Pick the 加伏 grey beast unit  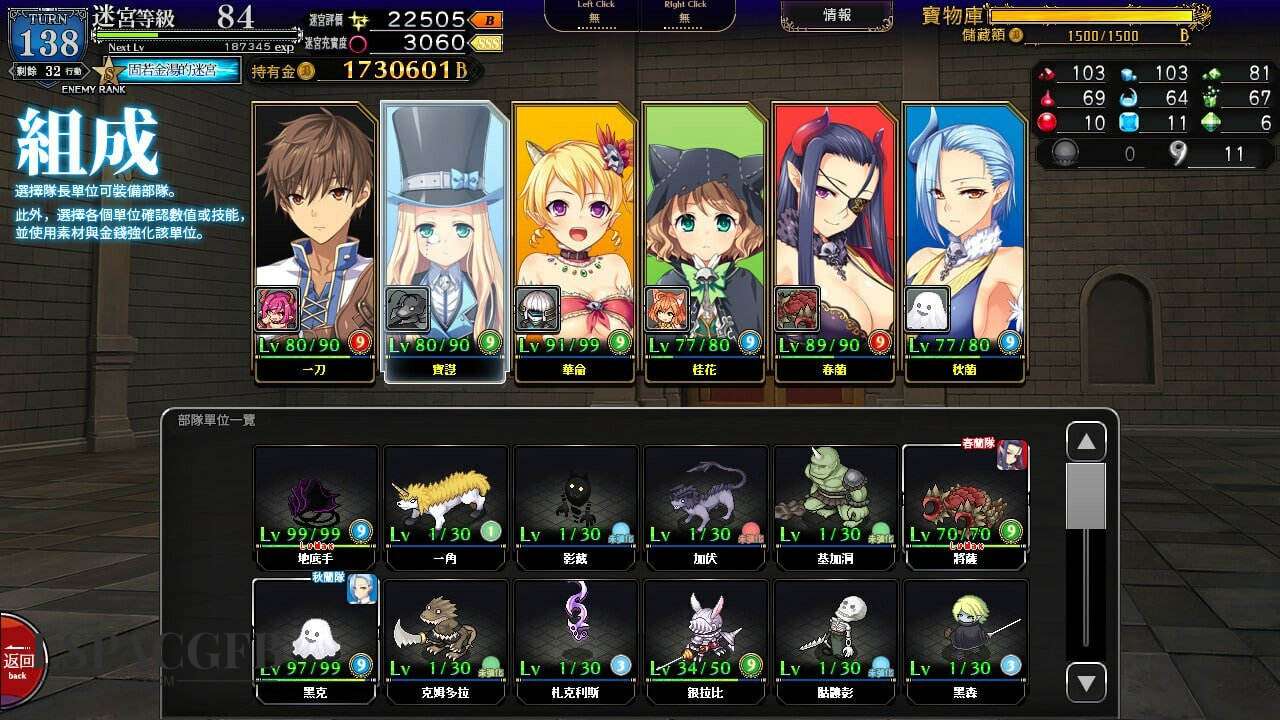(x=706, y=505)
